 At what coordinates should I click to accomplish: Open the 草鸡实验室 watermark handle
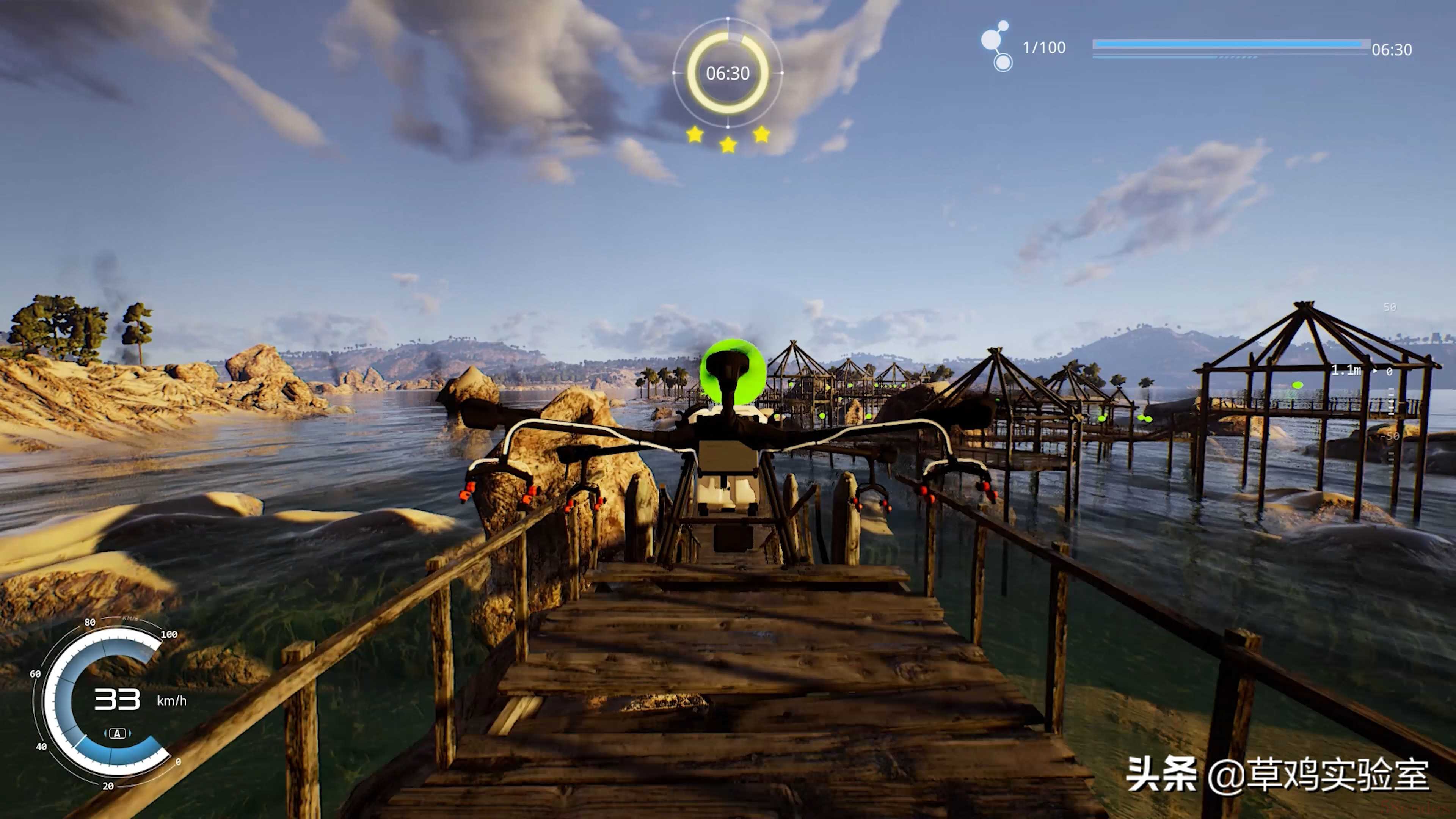coord(1318,775)
